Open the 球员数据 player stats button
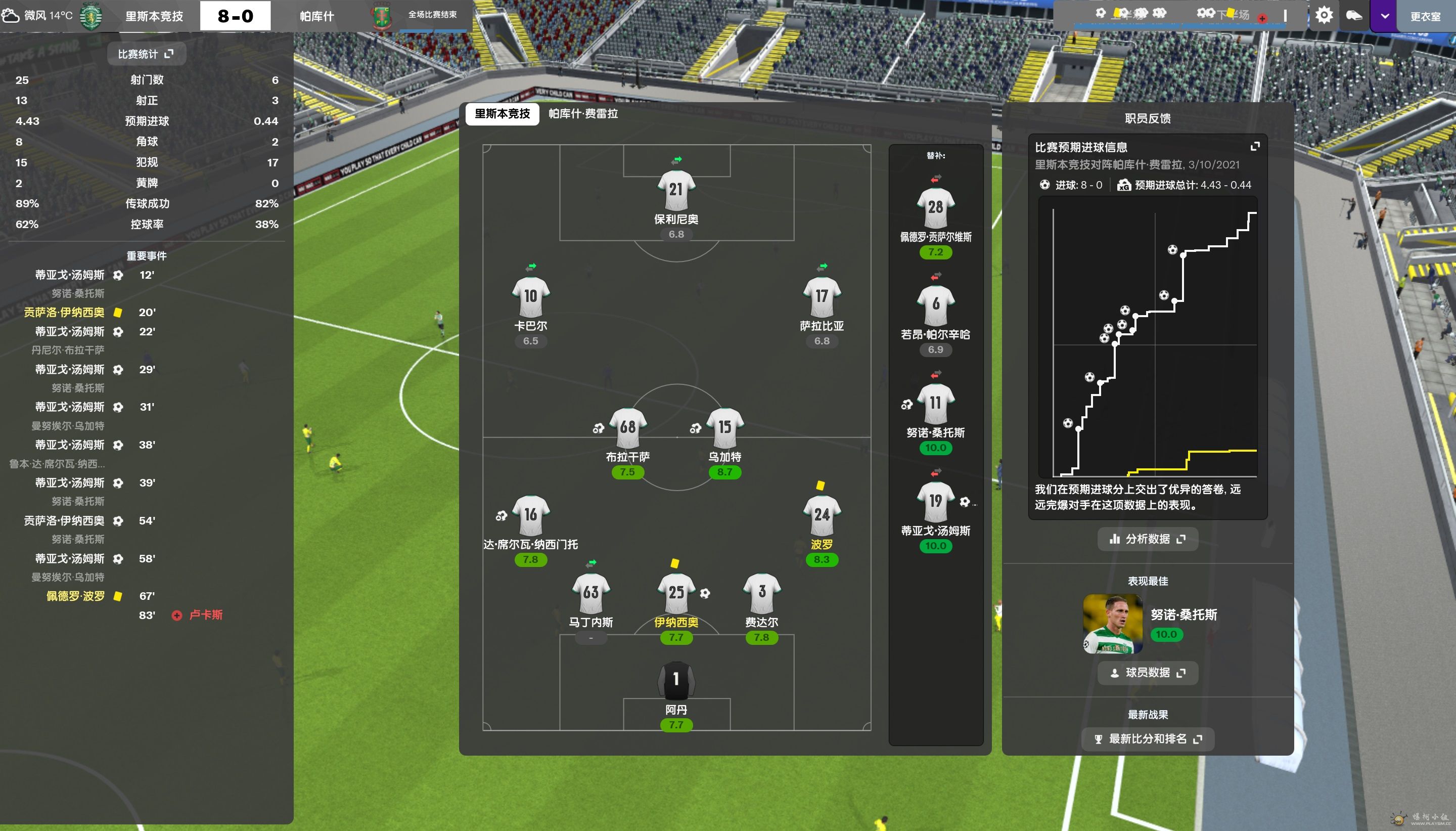The height and width of the screenshot is (831, 1456). point(1147,672)
